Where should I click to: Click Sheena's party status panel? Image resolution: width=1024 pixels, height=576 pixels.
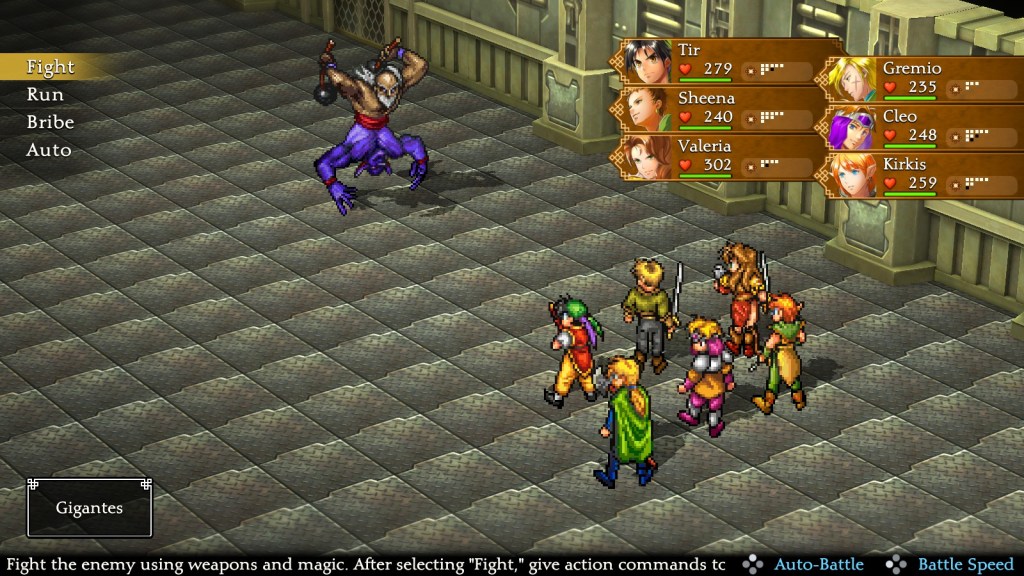pyautogui.click(x=720, y=109)
